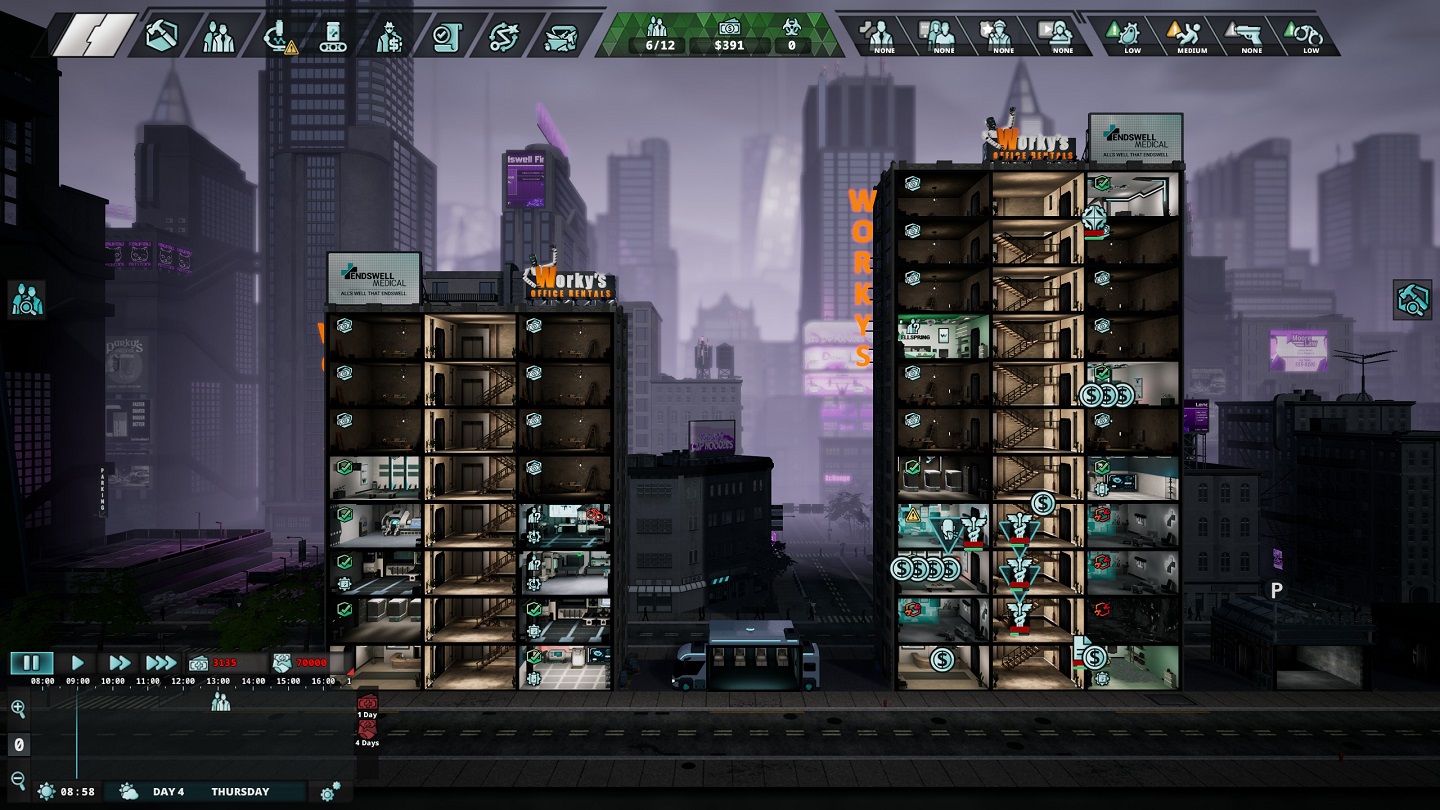This screenshot has width=1440, height=810.
Task: Open the microscope research menu with warning
Action: (x=276, y=36)
